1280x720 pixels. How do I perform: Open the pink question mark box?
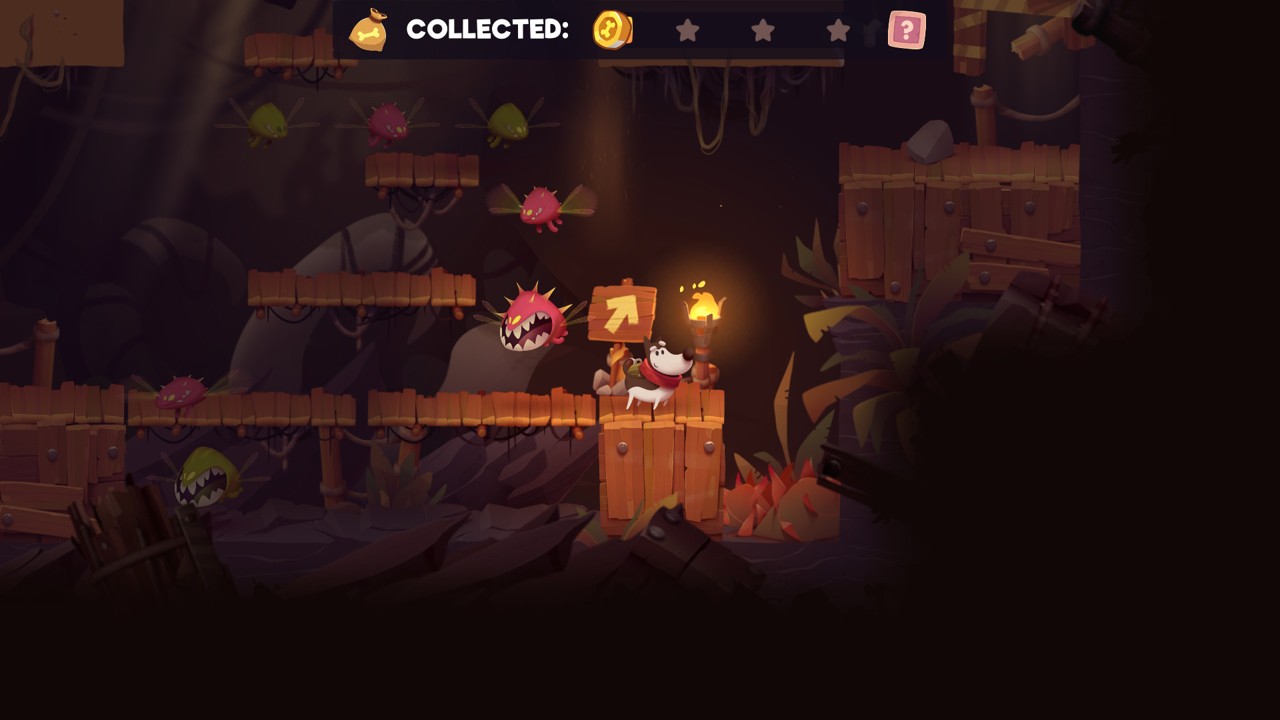pos(906,30)
